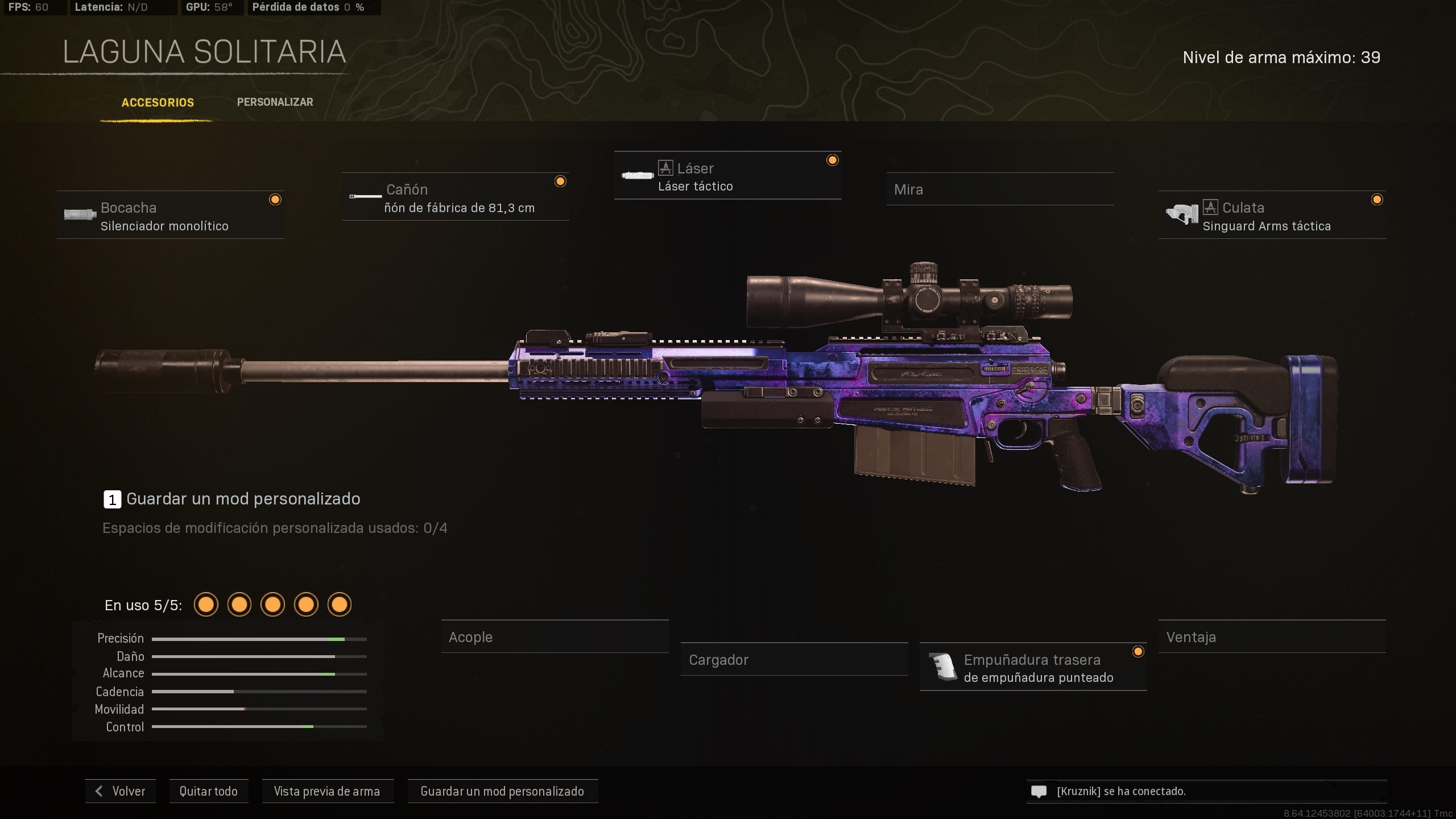Select the Accesorios tab
1456x819 pixels.
pos(158,103)
